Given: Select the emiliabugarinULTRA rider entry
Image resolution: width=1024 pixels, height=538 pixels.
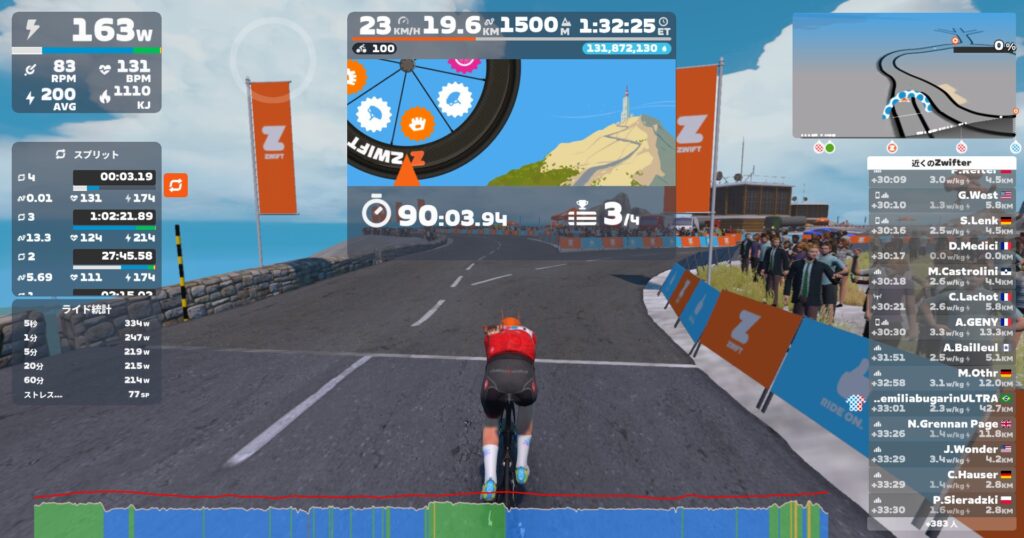Looking at the screenshot, I should pyautogui.click(x=943, y=402).
